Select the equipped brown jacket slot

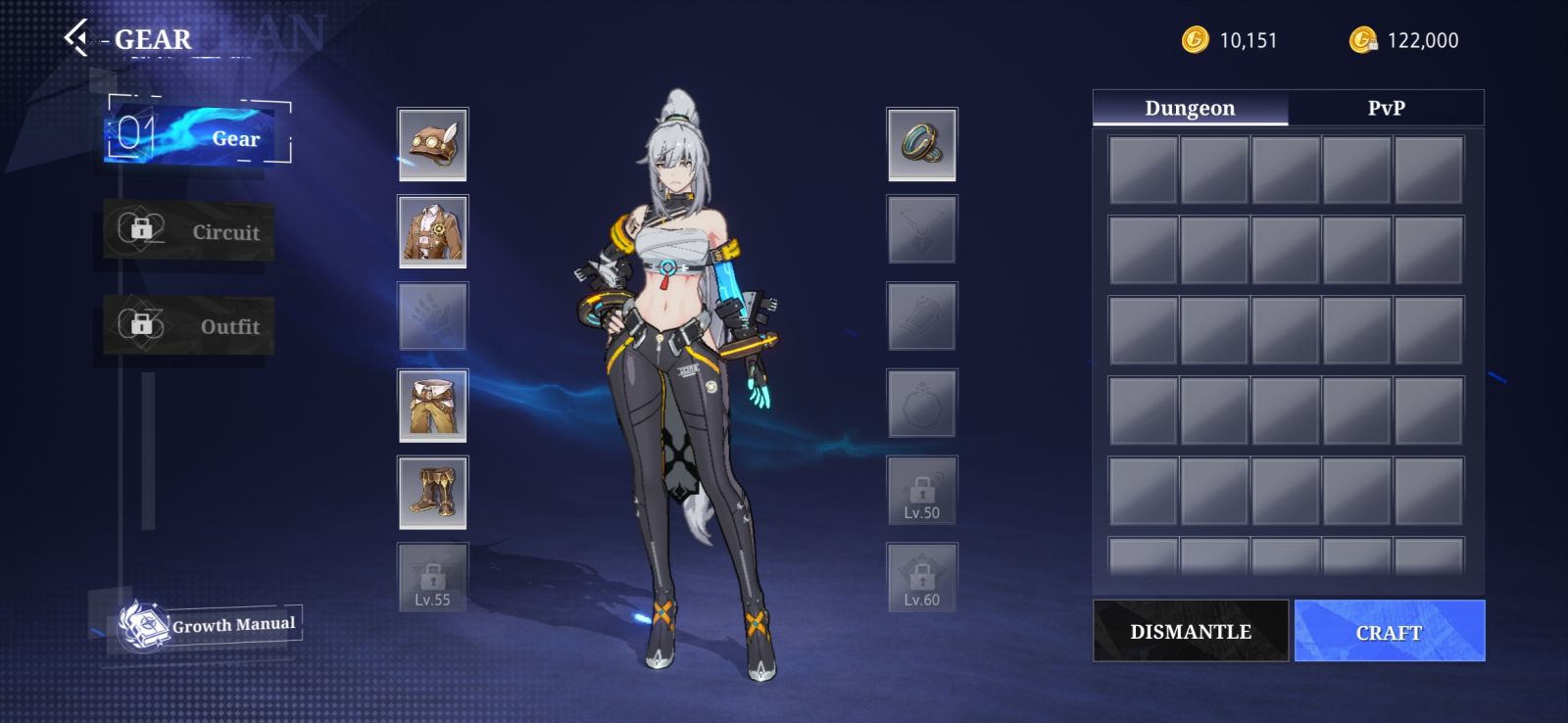(432, 231)
